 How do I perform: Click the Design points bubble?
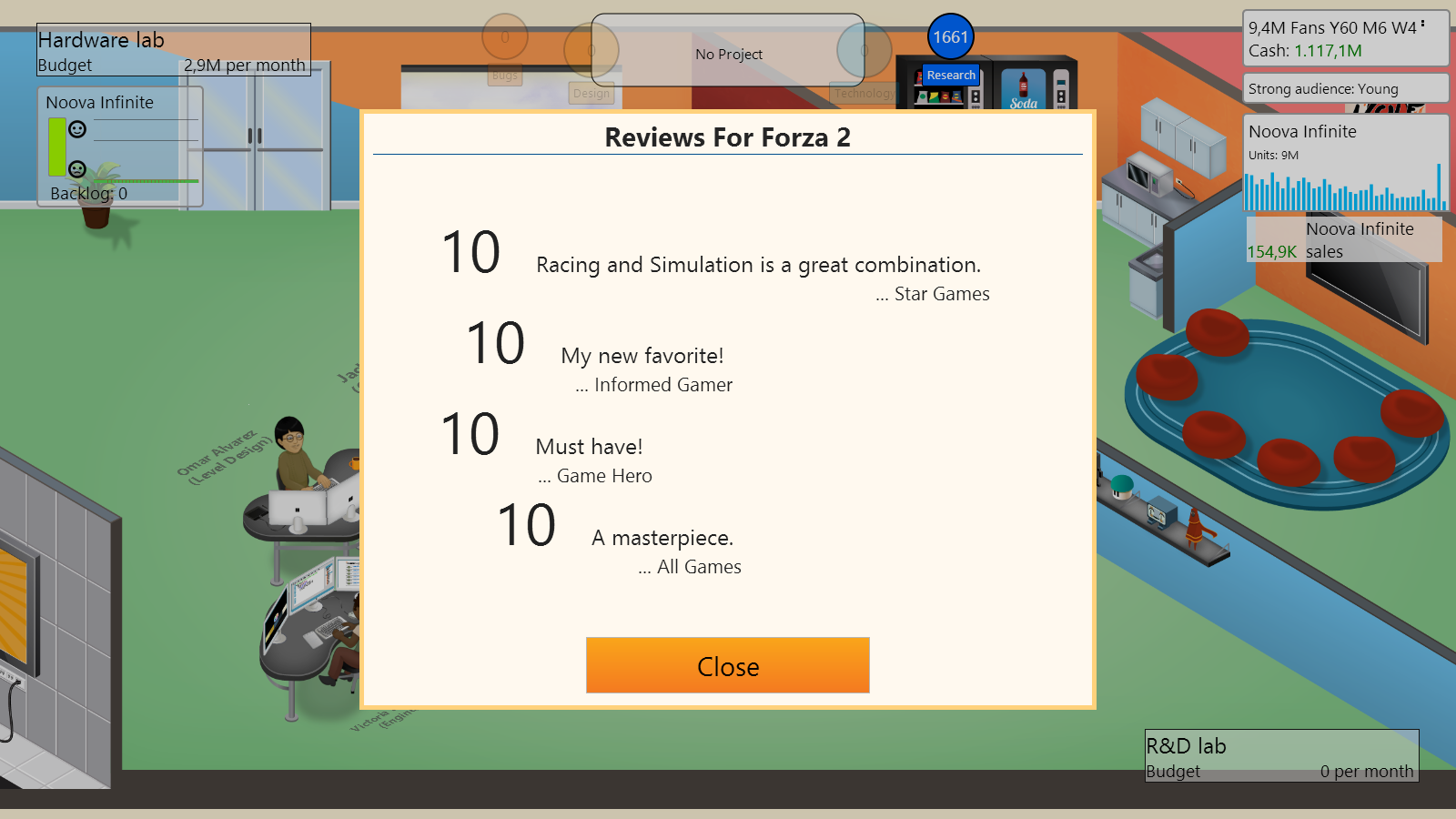click(591, 48)
